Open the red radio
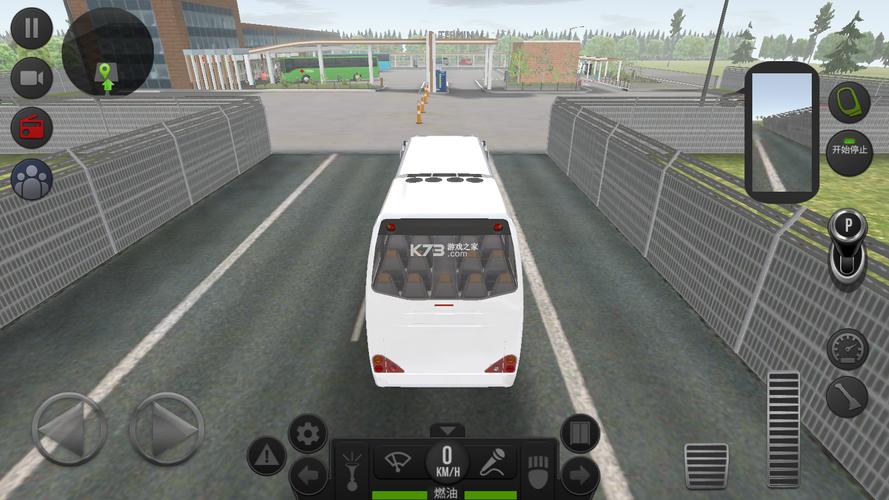The height and width of the screenshot is (500, 889). click(x=31, y=128)
